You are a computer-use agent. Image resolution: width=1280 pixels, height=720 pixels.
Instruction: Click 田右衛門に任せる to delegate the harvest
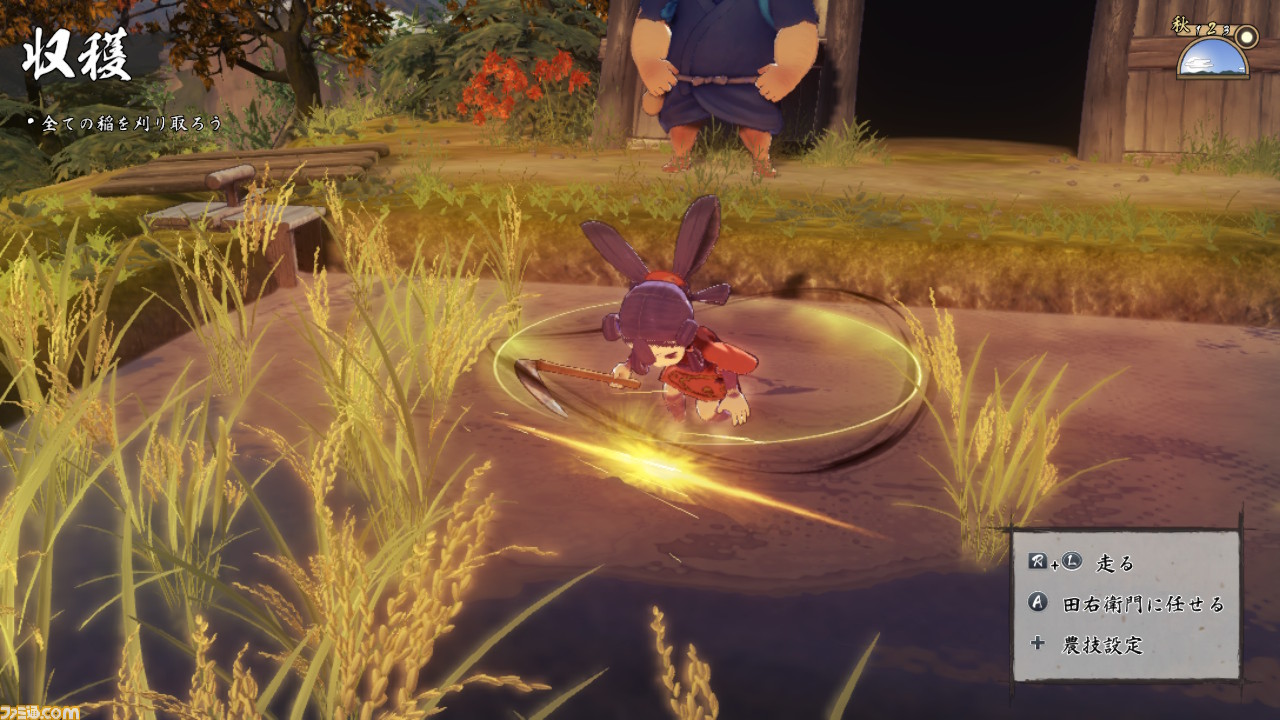1142,603
